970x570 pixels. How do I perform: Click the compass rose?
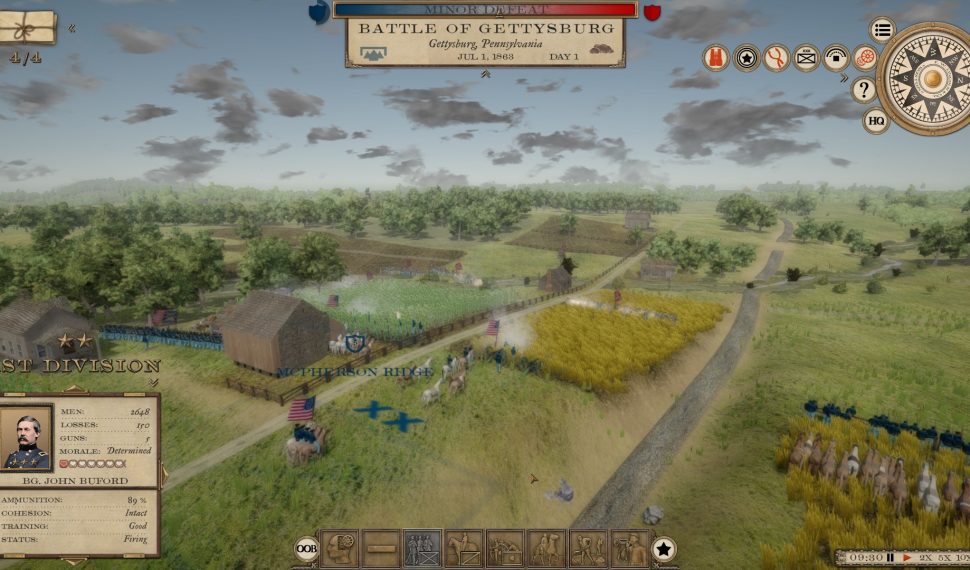click(929, 77)
